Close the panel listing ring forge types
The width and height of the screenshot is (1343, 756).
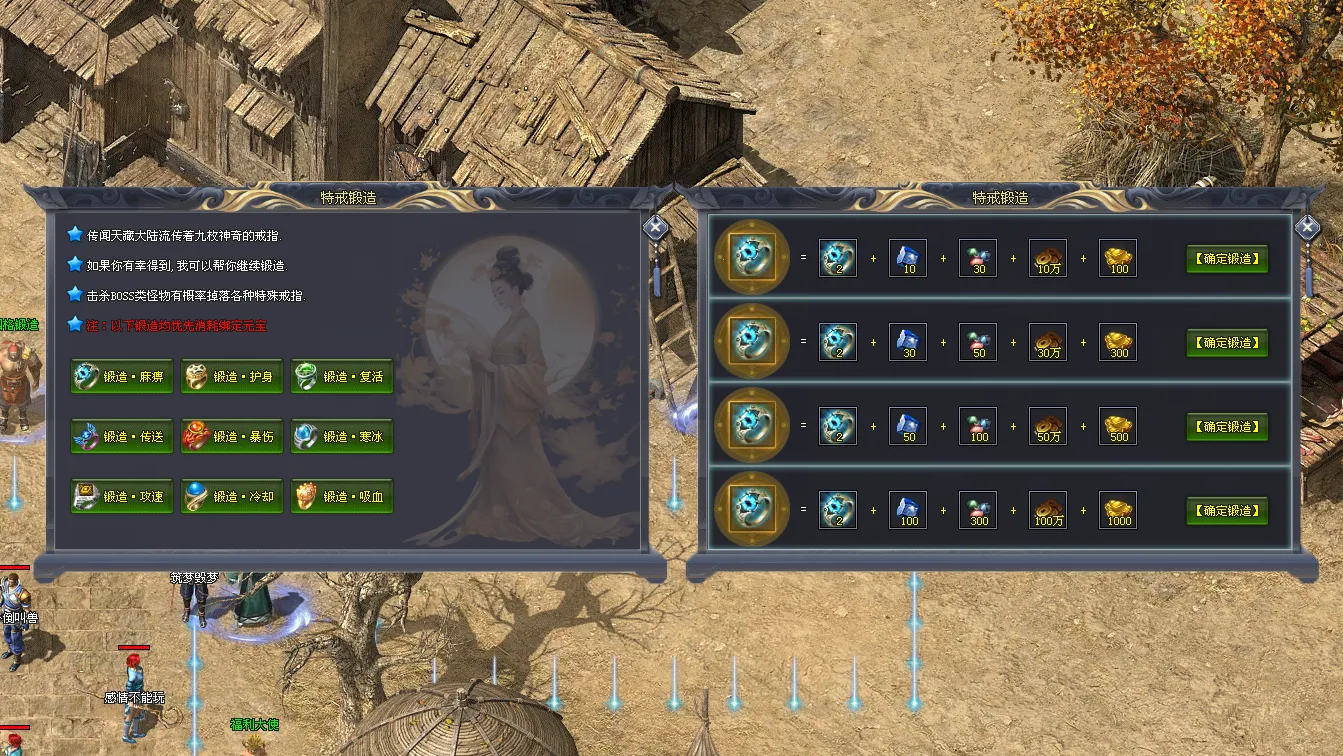656,227
